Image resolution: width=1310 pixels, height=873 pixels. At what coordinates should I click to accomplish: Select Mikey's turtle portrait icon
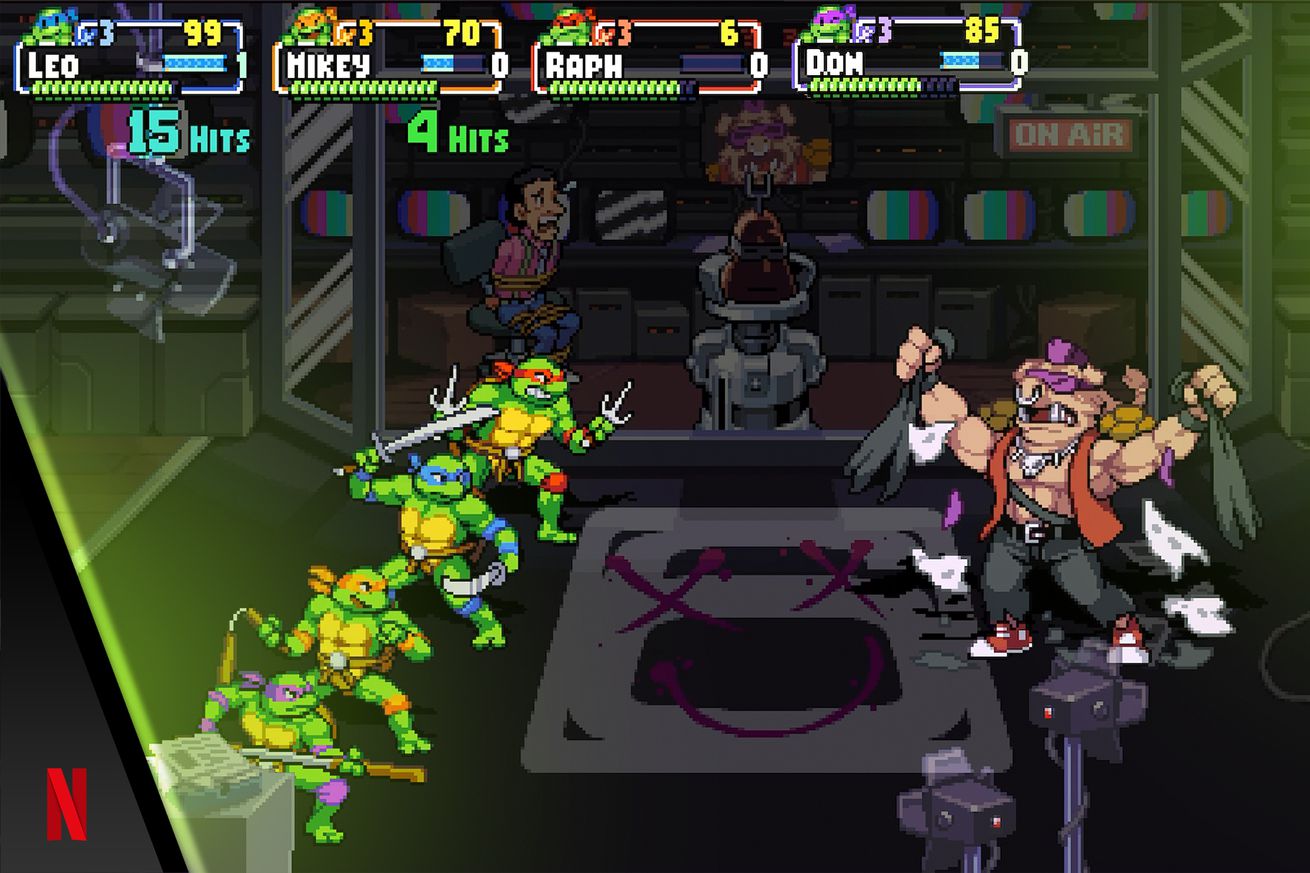308,28
